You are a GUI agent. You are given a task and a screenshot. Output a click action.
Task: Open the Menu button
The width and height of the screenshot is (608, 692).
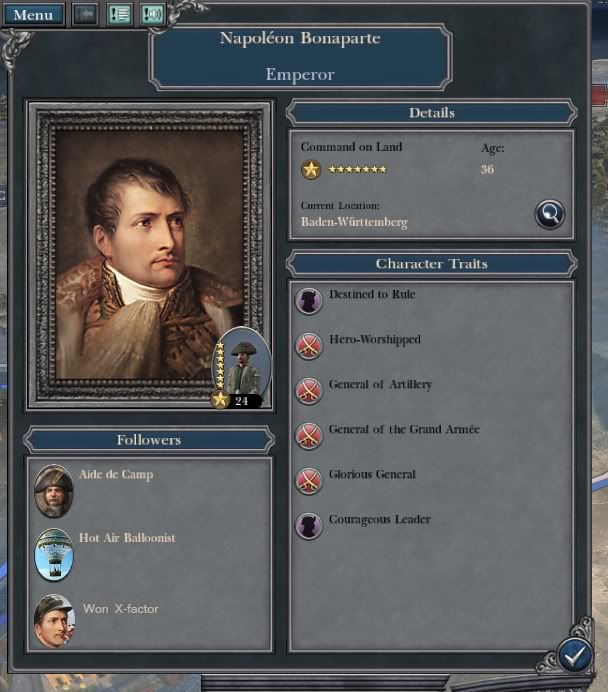click(x=33, y=15)
